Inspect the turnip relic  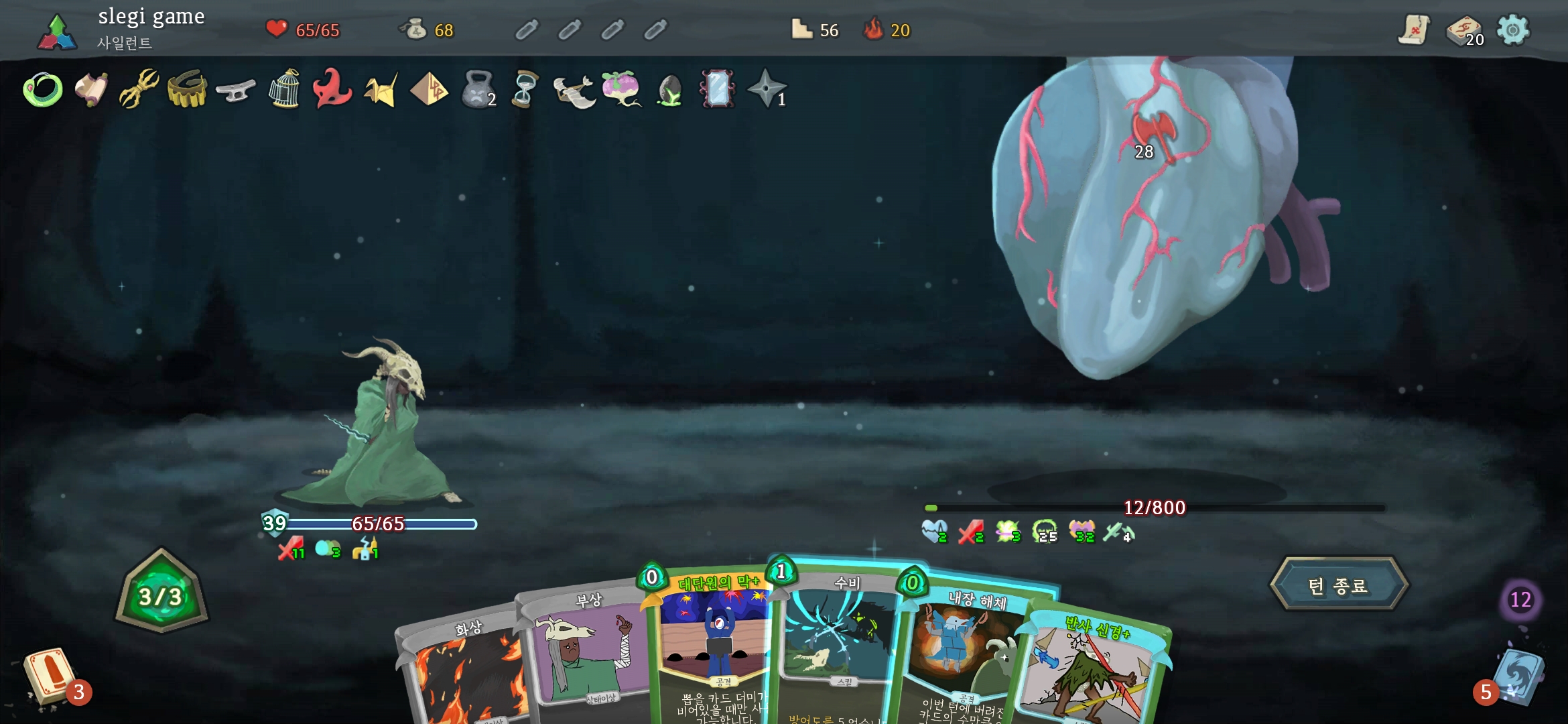point(621,89)
